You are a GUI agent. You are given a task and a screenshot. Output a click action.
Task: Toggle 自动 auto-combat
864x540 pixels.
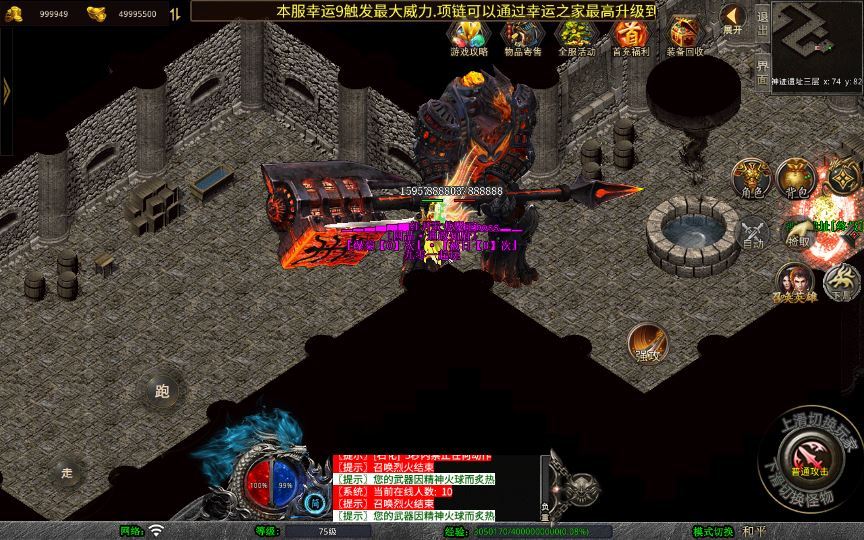[x=753, y=233]
